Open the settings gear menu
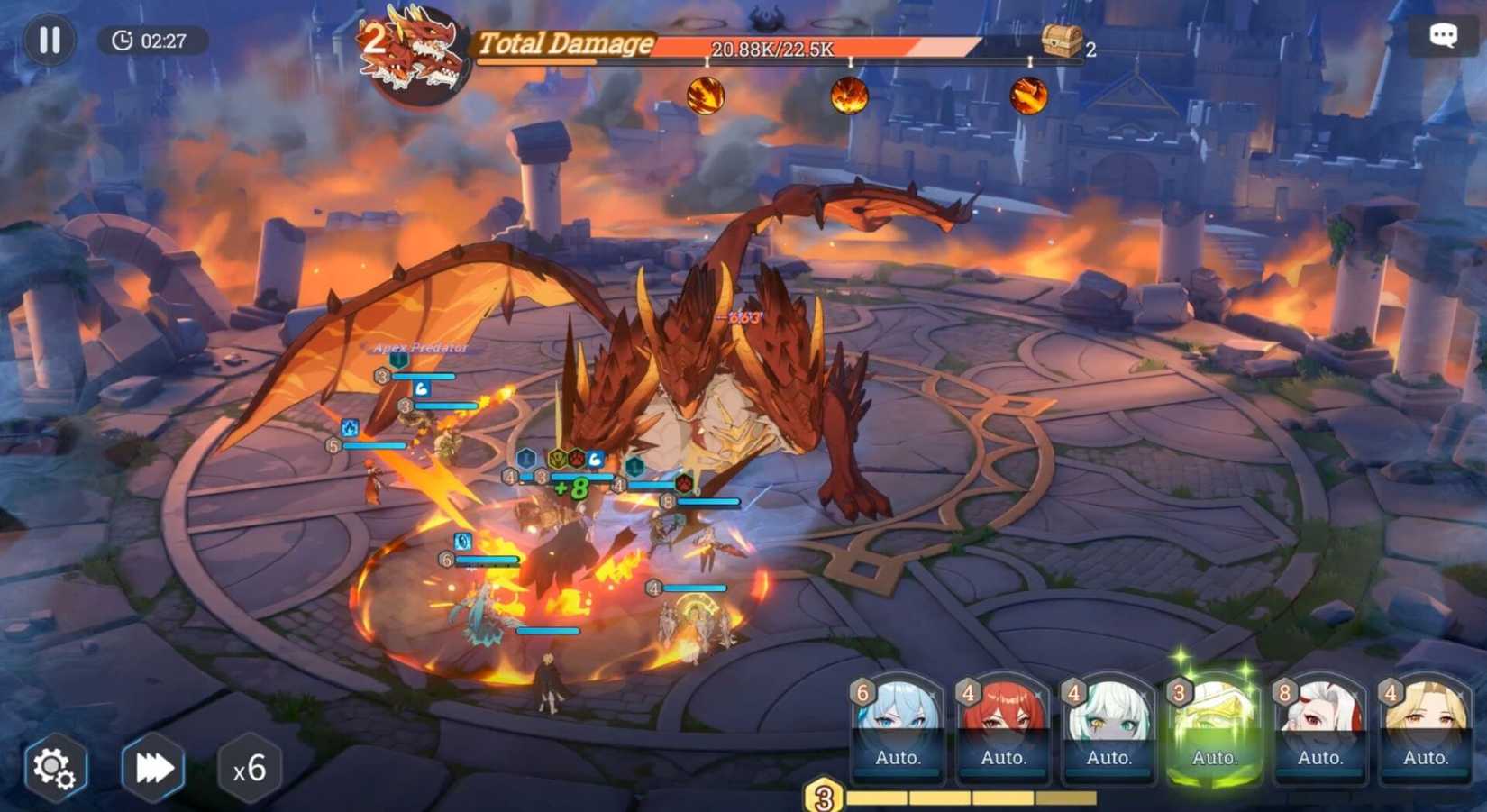Screen dimensions: 1487x812 point(54,767)
